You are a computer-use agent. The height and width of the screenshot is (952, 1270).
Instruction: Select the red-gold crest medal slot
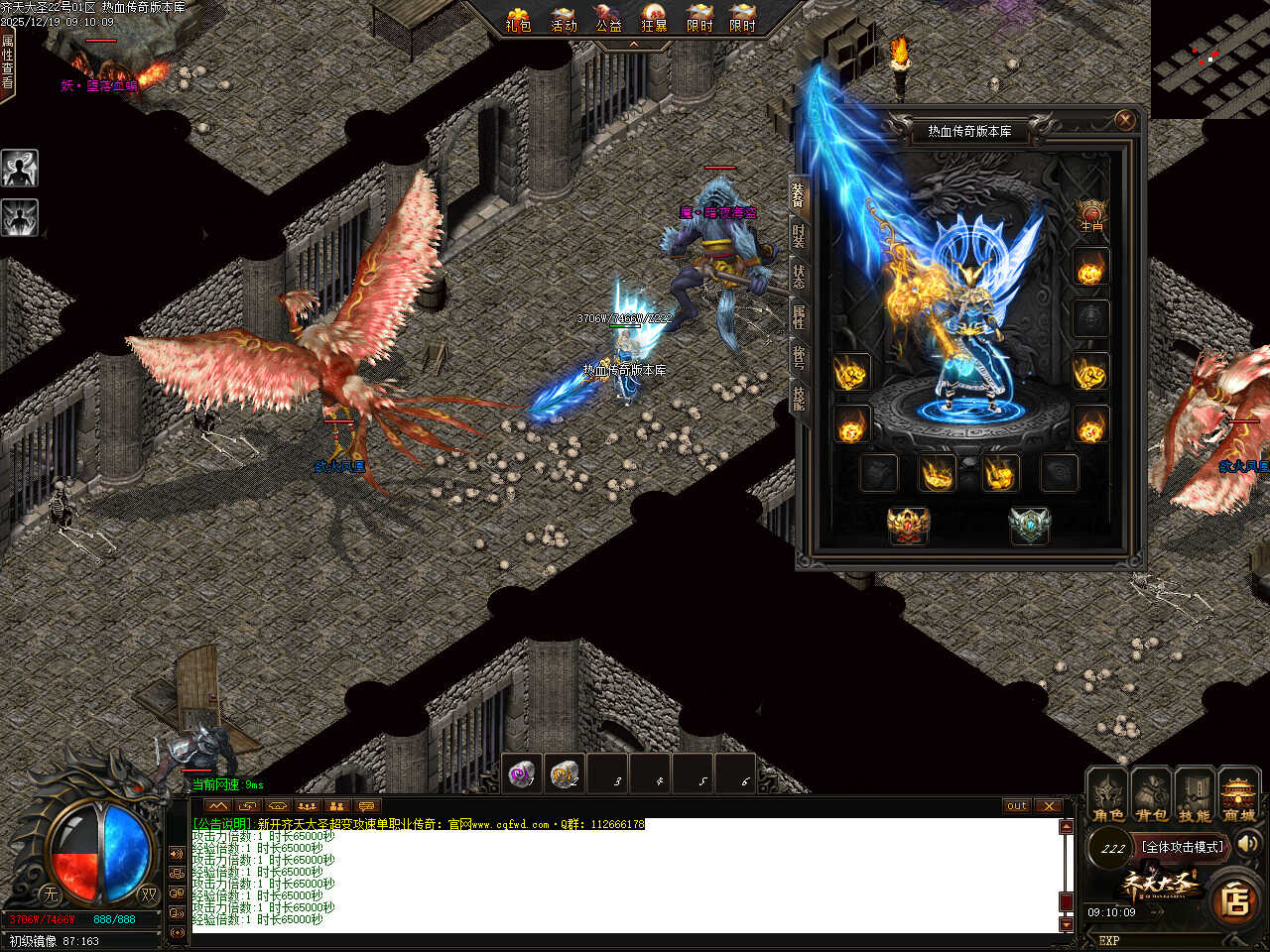907,526
